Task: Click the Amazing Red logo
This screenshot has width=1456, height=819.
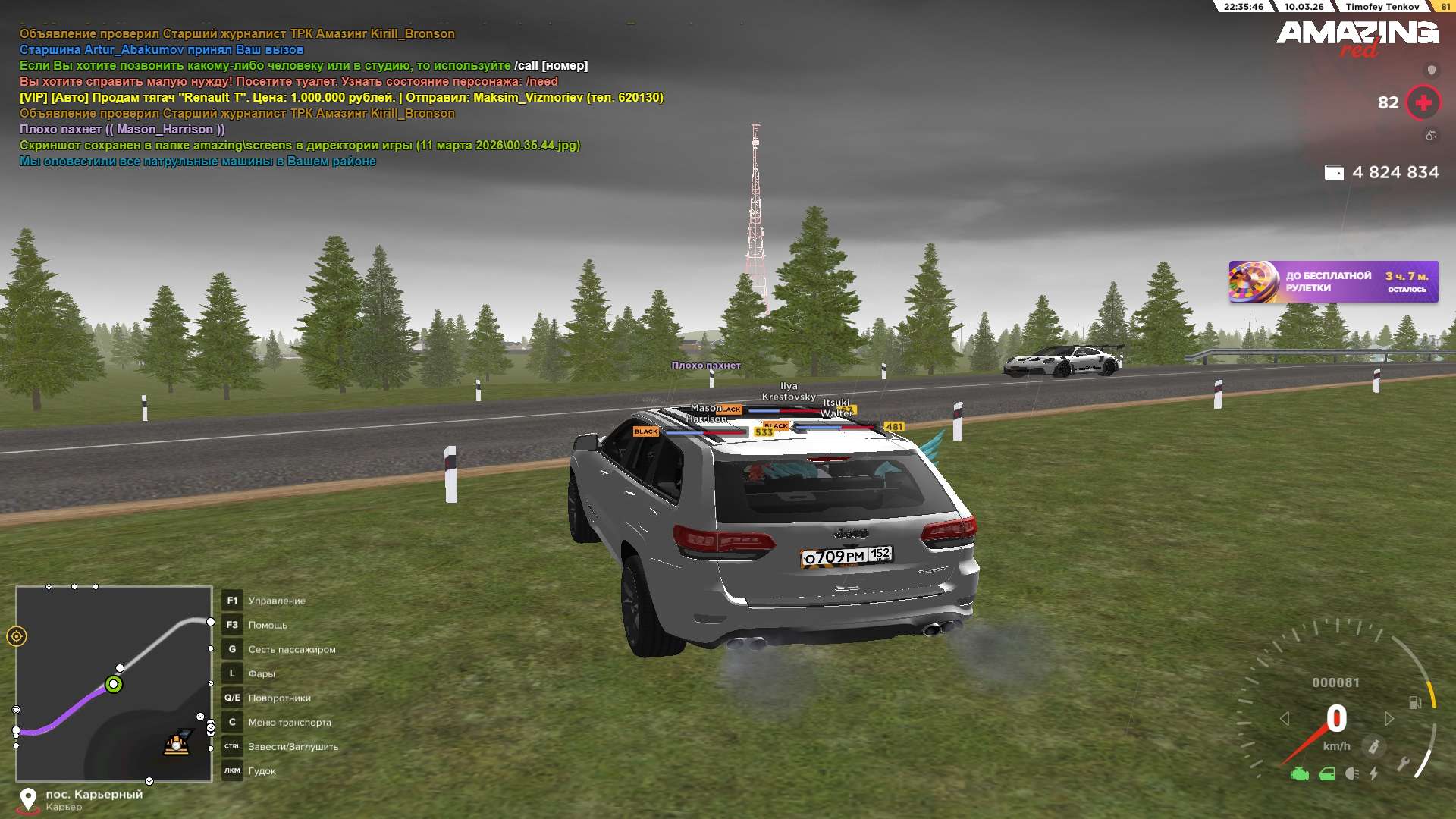Action: (1357, 36)
